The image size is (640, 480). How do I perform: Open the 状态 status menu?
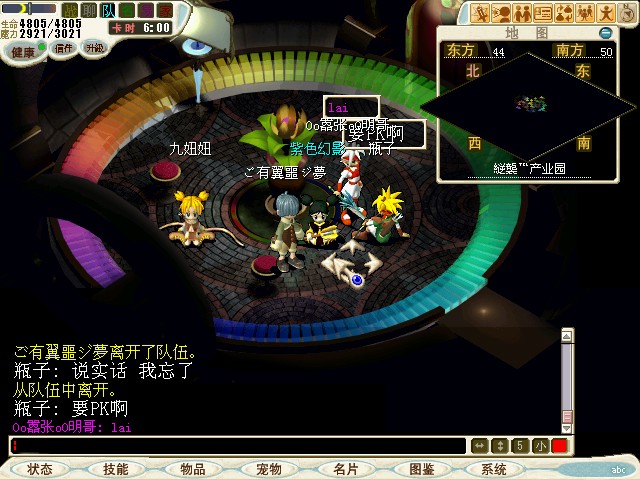click(x=40, y=469)
